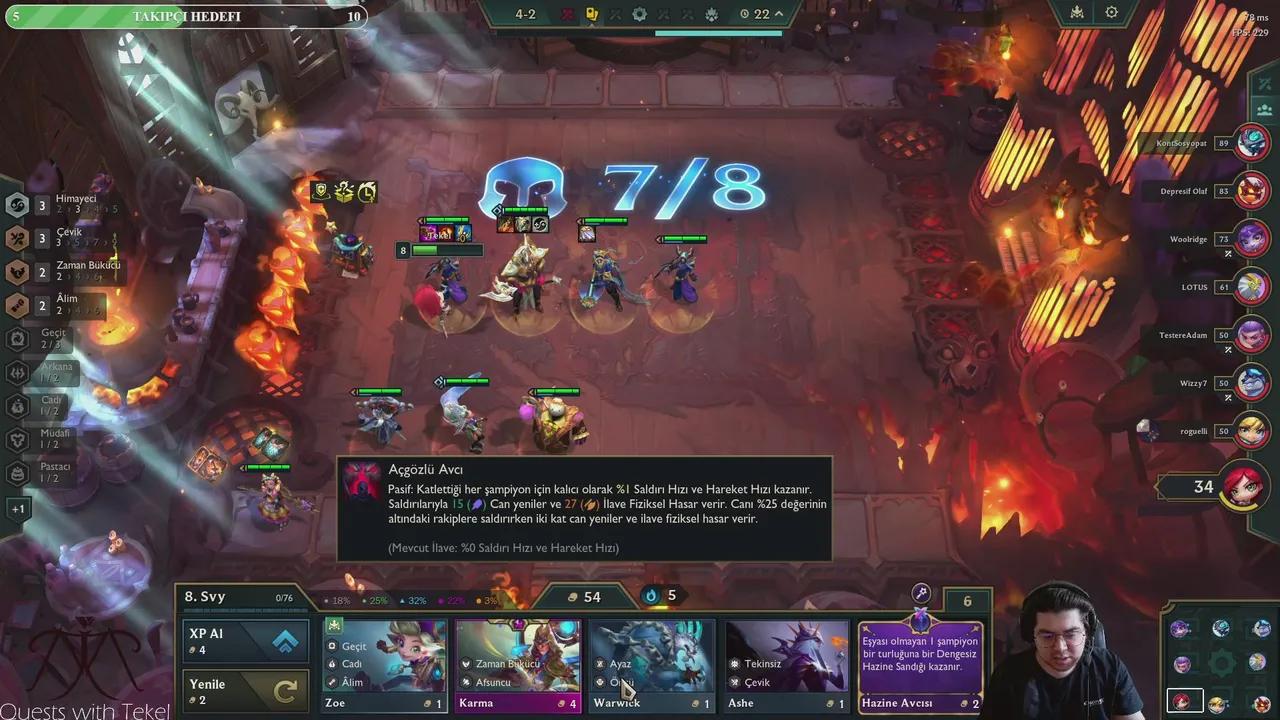
Task: Open the carousel round icon on the stage tracker
Action: pyautogui.click(x=640, y=14)
